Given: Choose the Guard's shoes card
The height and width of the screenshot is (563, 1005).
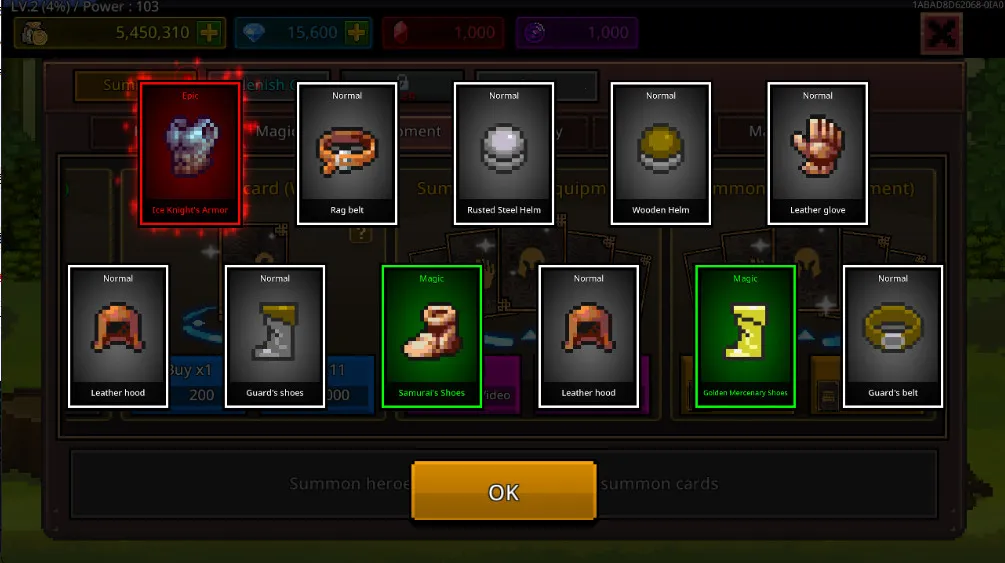Looking at the screenshot, I should pyautogui.click(x=275, y=336).
